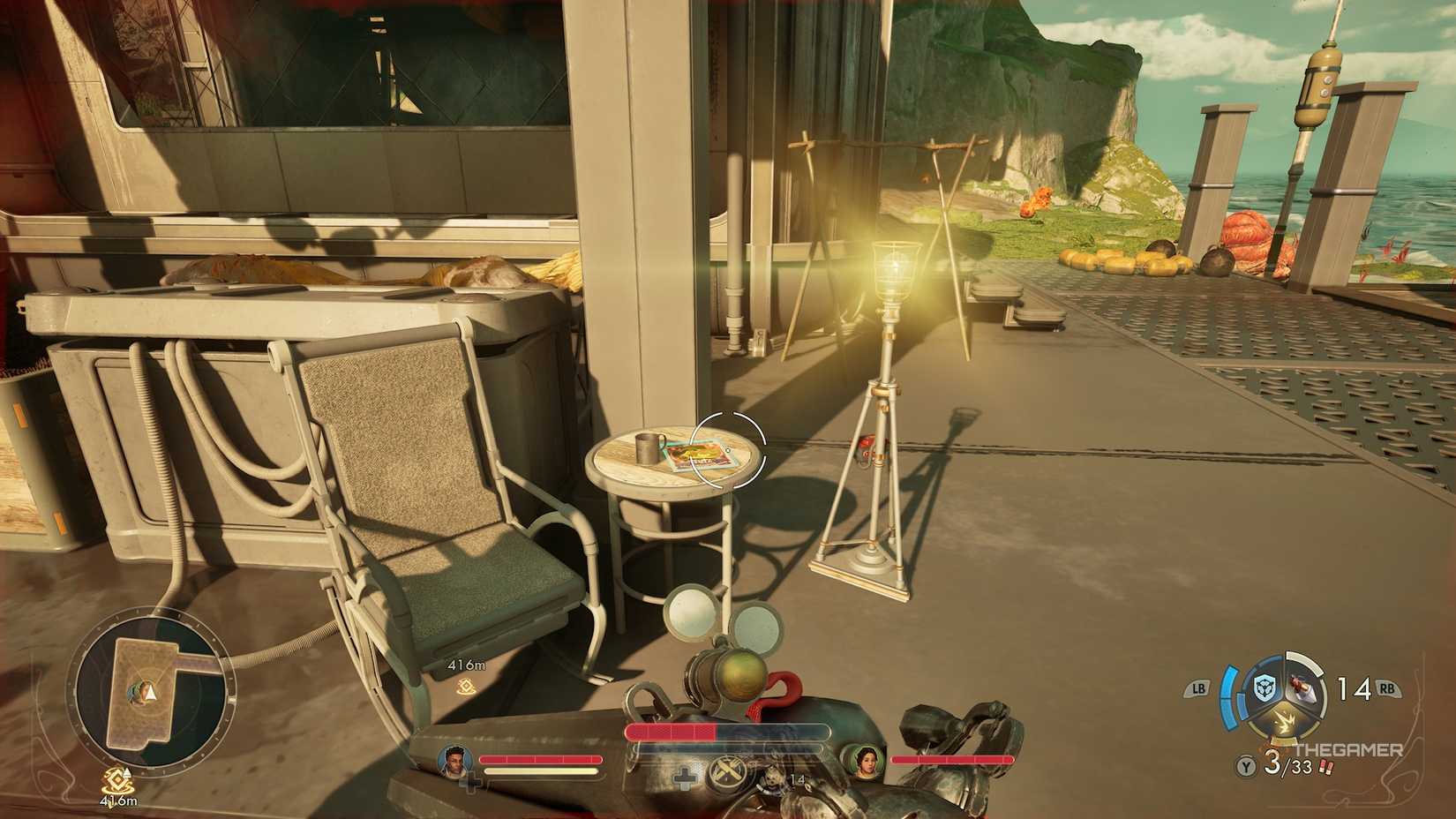
Task: Select the shield ammo segment in the weapon wheel
Action: tap(1264, 688)
